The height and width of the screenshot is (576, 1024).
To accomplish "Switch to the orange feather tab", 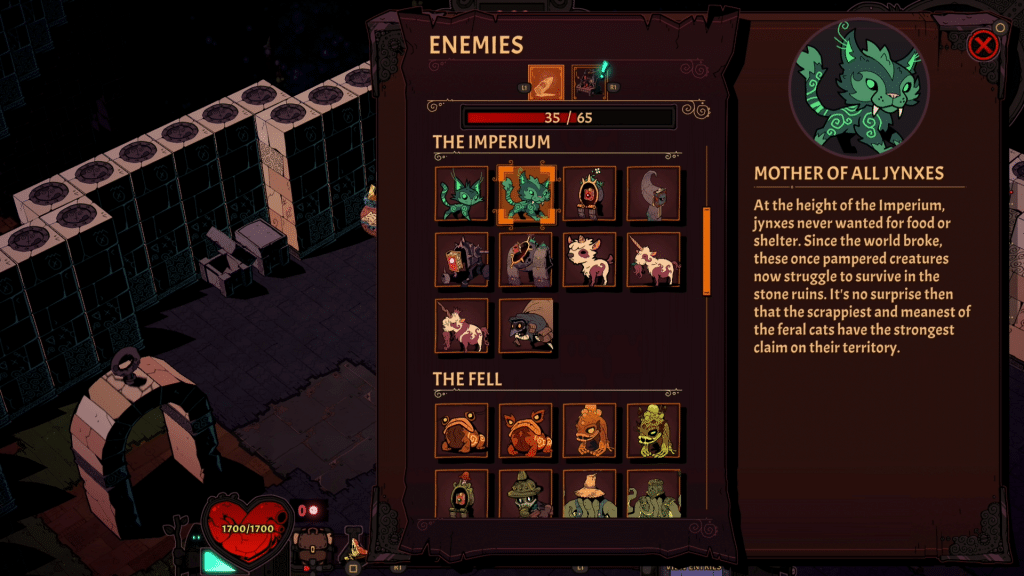I will point(546,83).
